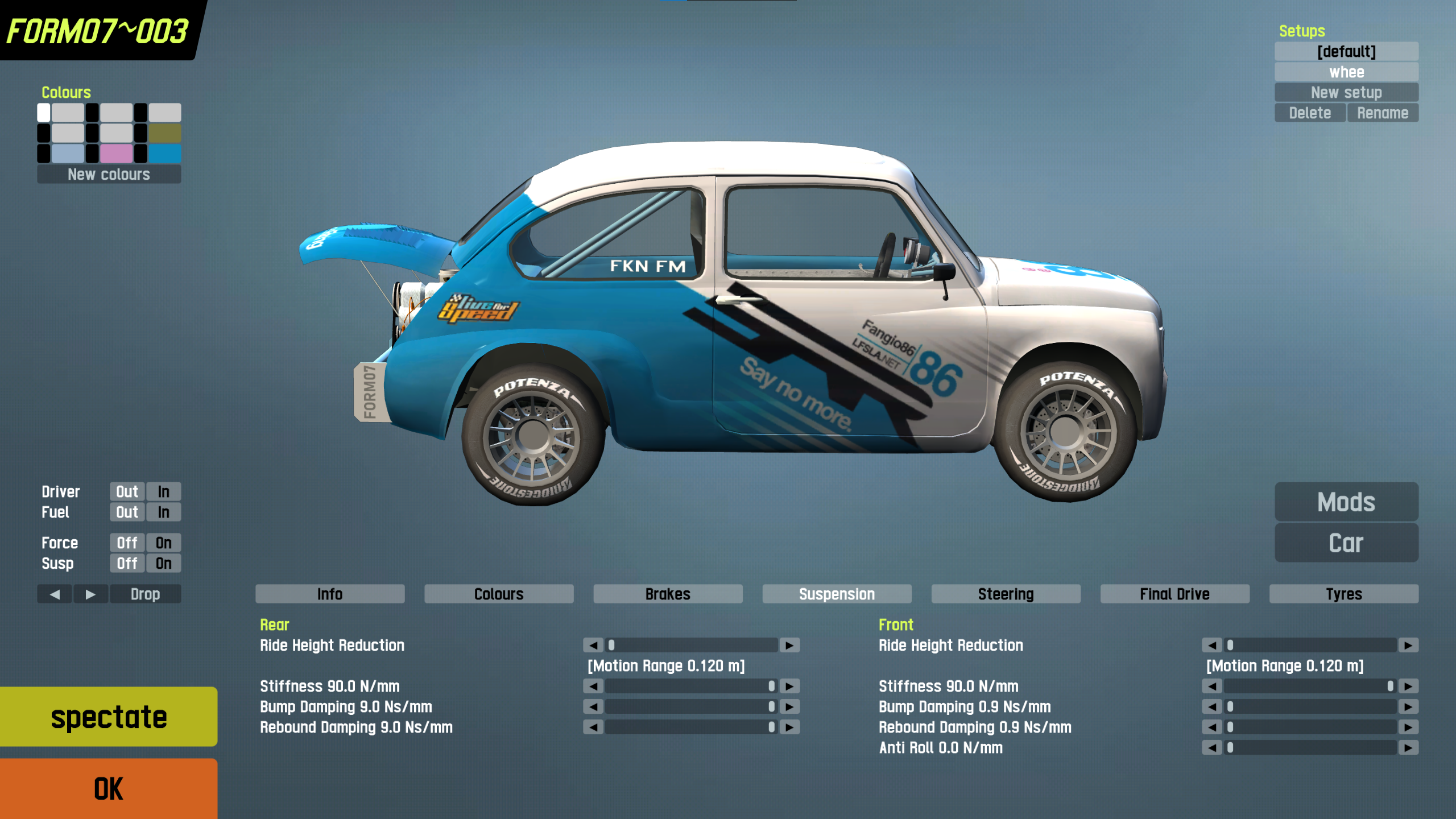
Task: Load the [default] setup
Action: tap(1346, 51)
